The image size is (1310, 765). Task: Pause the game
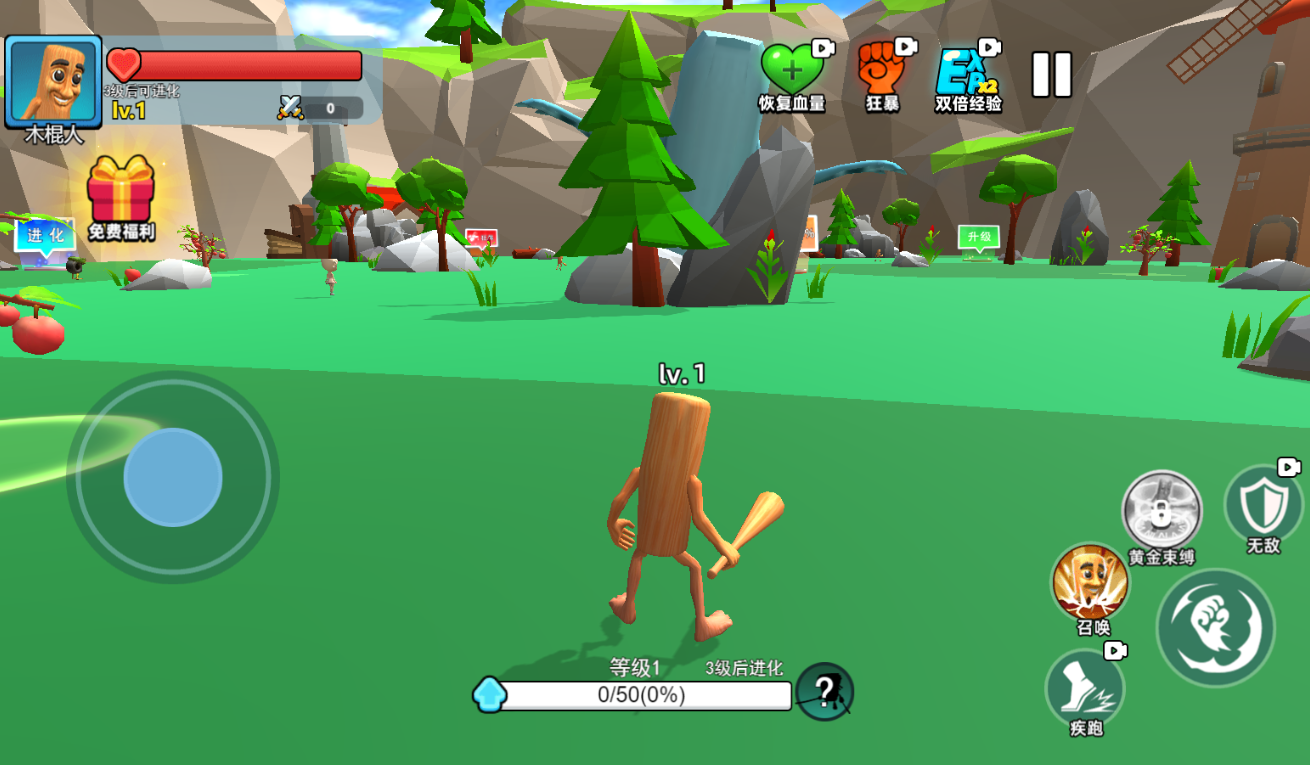click(x=1051, y=75)
